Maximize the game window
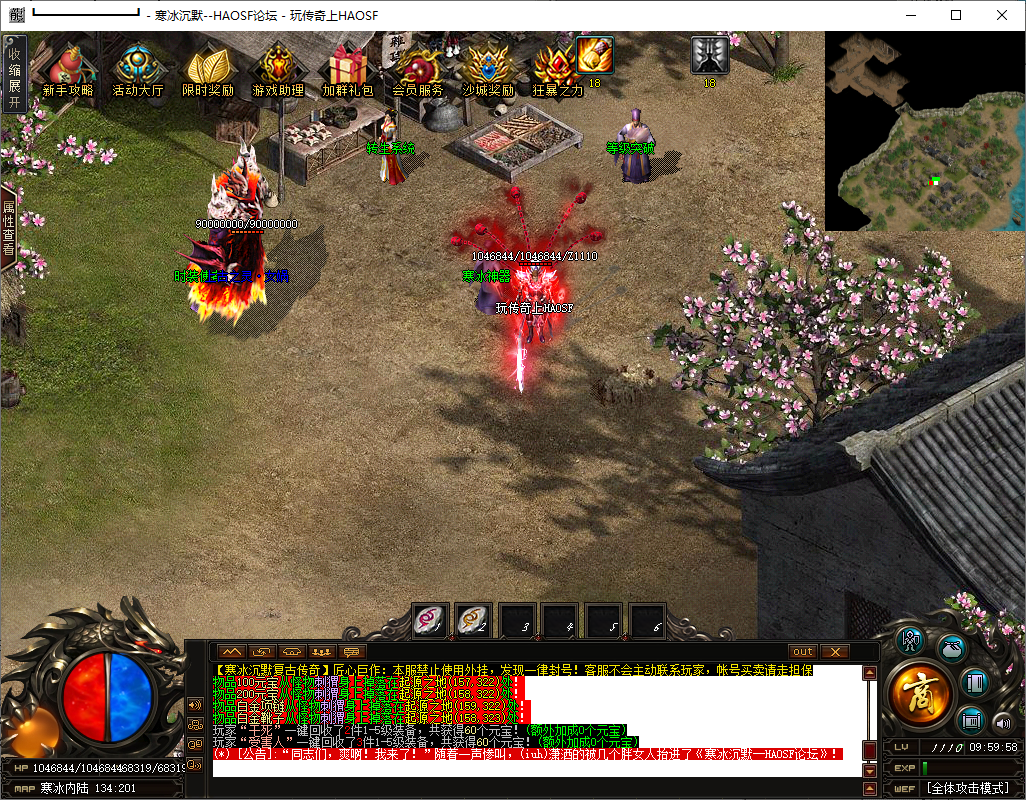Screen dimensions: 1026x800 coord(956,15)
